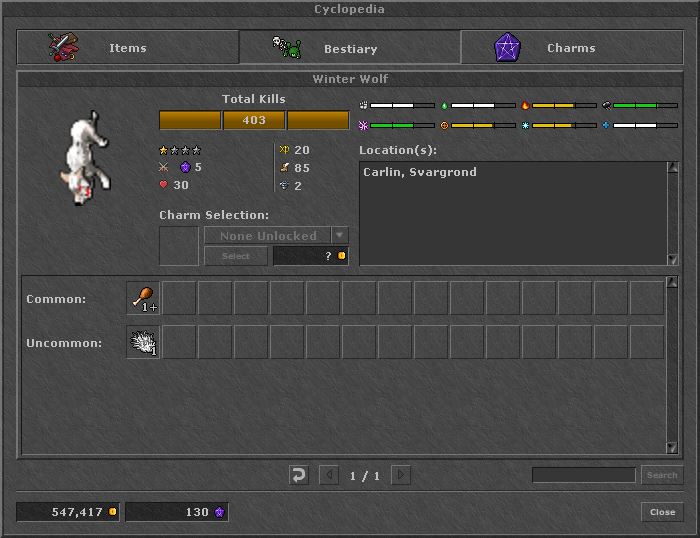Open the Bestiary tab
This screenshot has height=538, width=700.
click(x=349, y=47)
